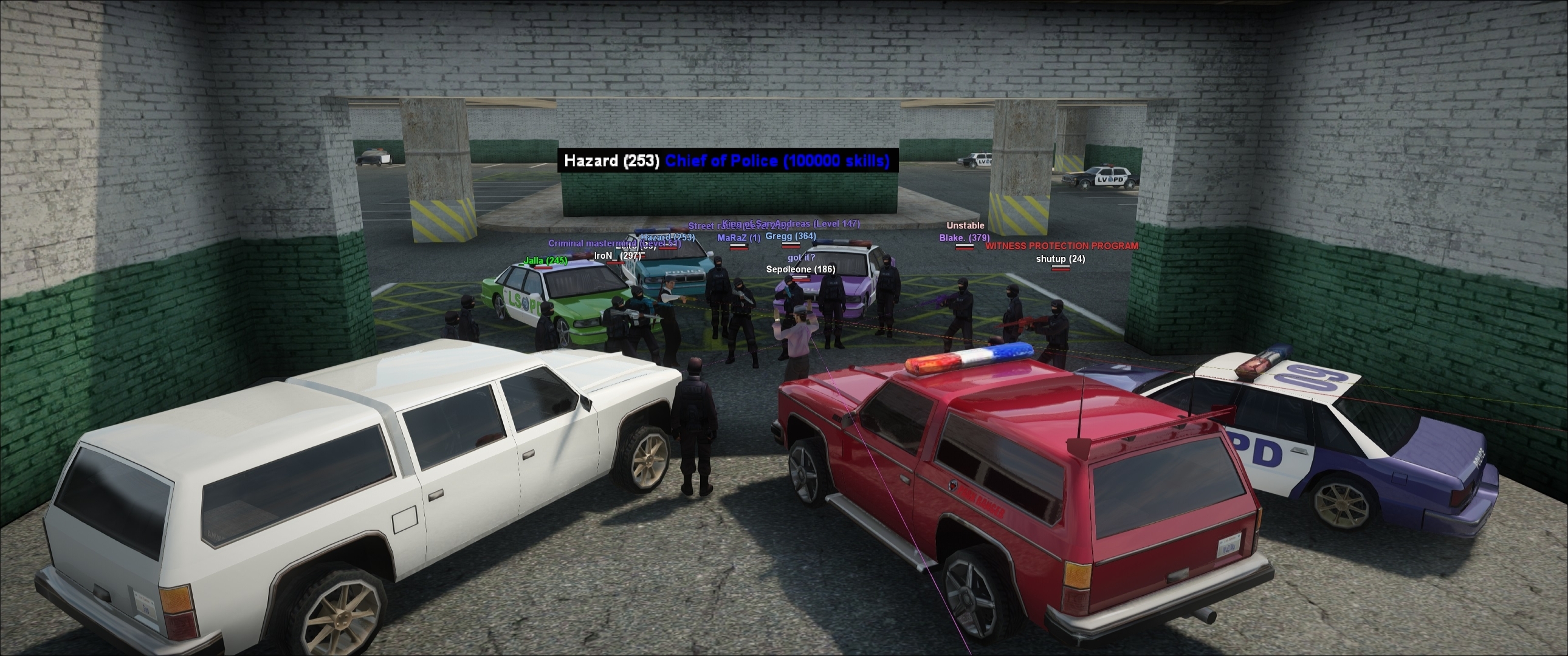Click the Blake. (379) purple nametag
Viewport: 1568px width, 656px height.
[963, 240]
